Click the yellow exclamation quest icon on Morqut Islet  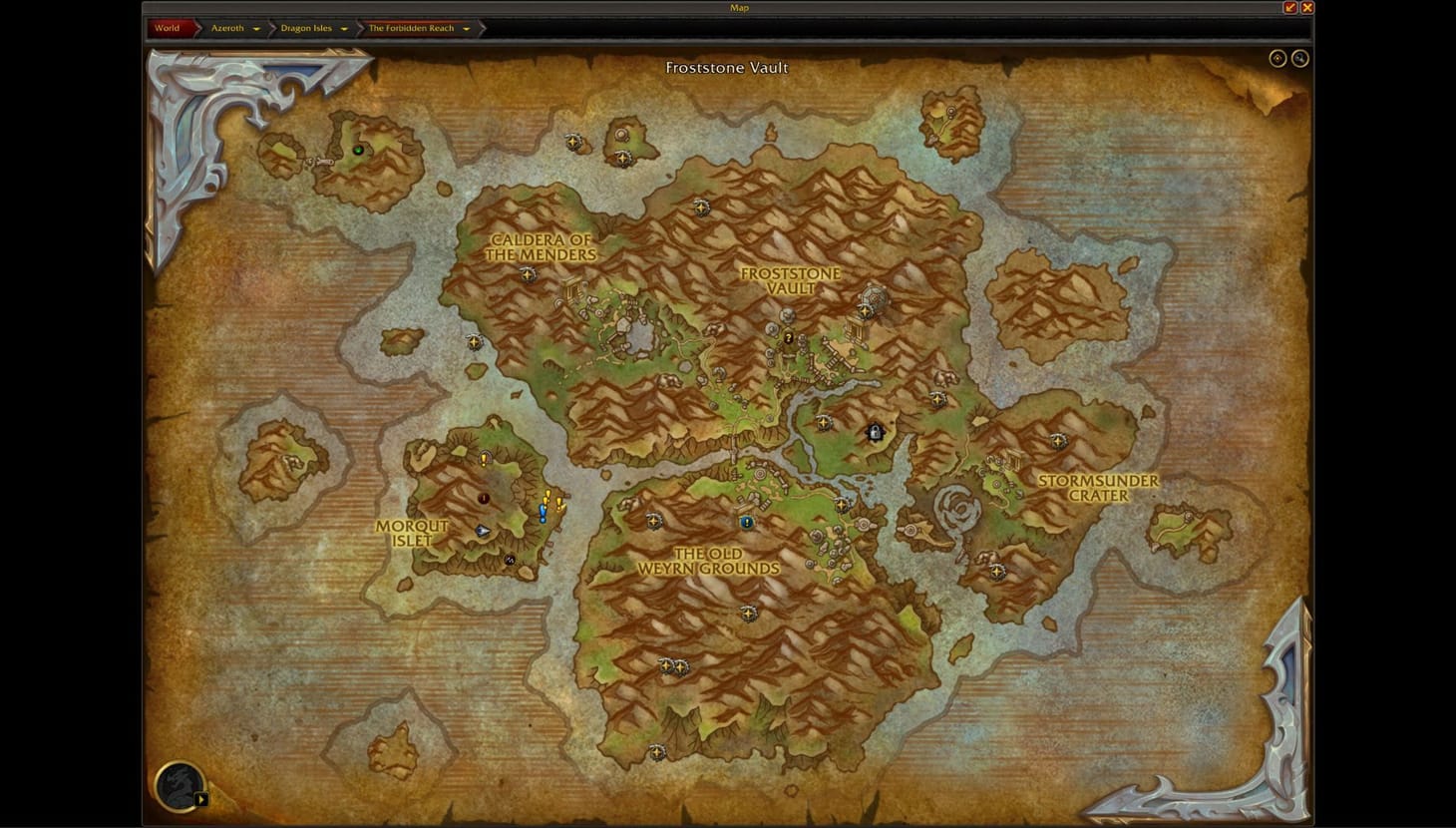click(484, 460)
